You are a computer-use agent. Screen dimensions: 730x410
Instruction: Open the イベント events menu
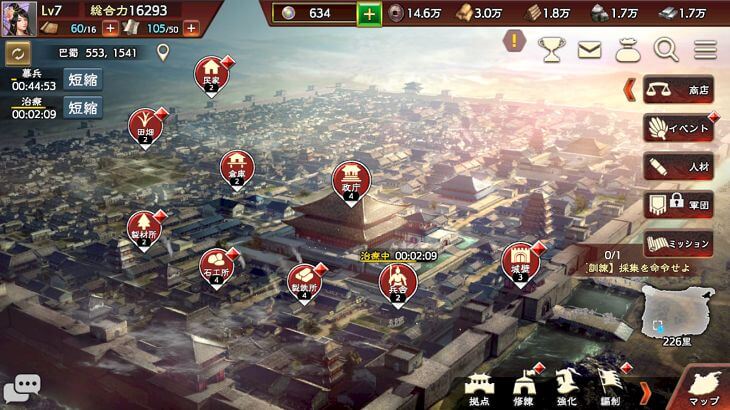pos(678,127)
